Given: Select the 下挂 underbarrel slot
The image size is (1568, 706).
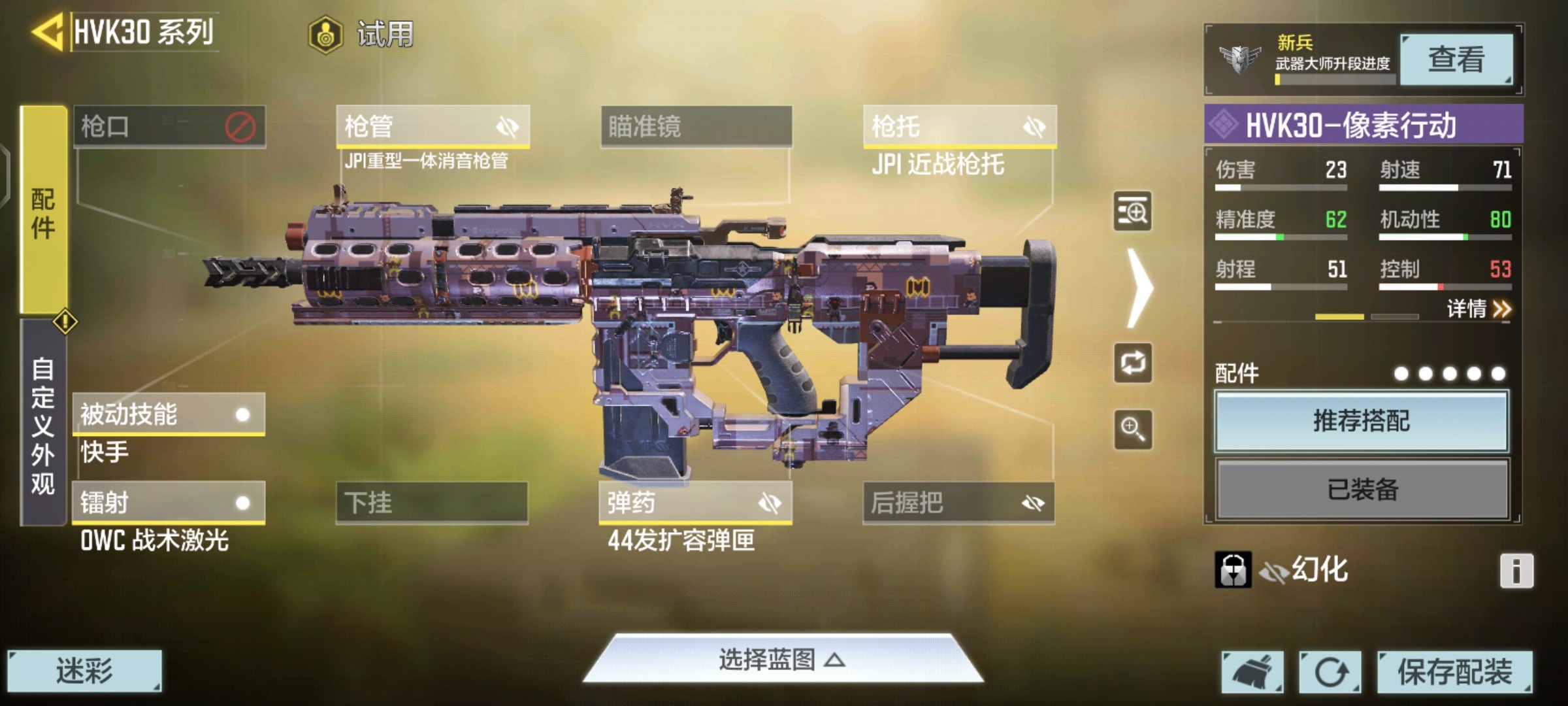Looking at the screenshot, I should tap(432, 503).
